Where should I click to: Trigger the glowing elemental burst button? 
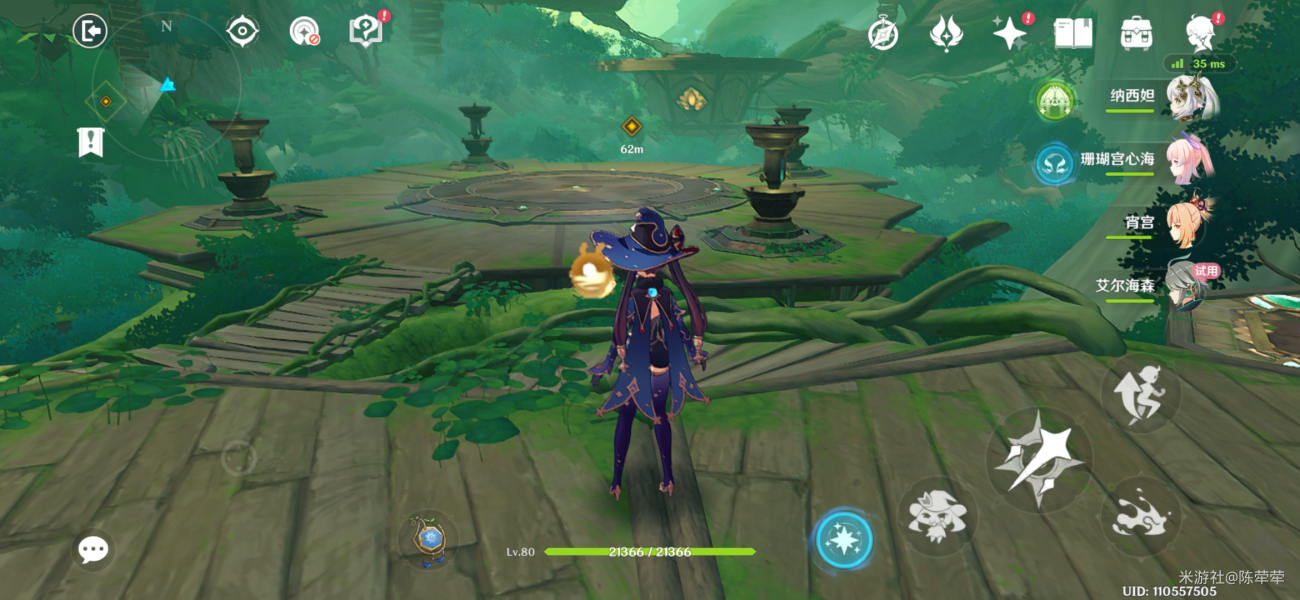click(844, 541)
